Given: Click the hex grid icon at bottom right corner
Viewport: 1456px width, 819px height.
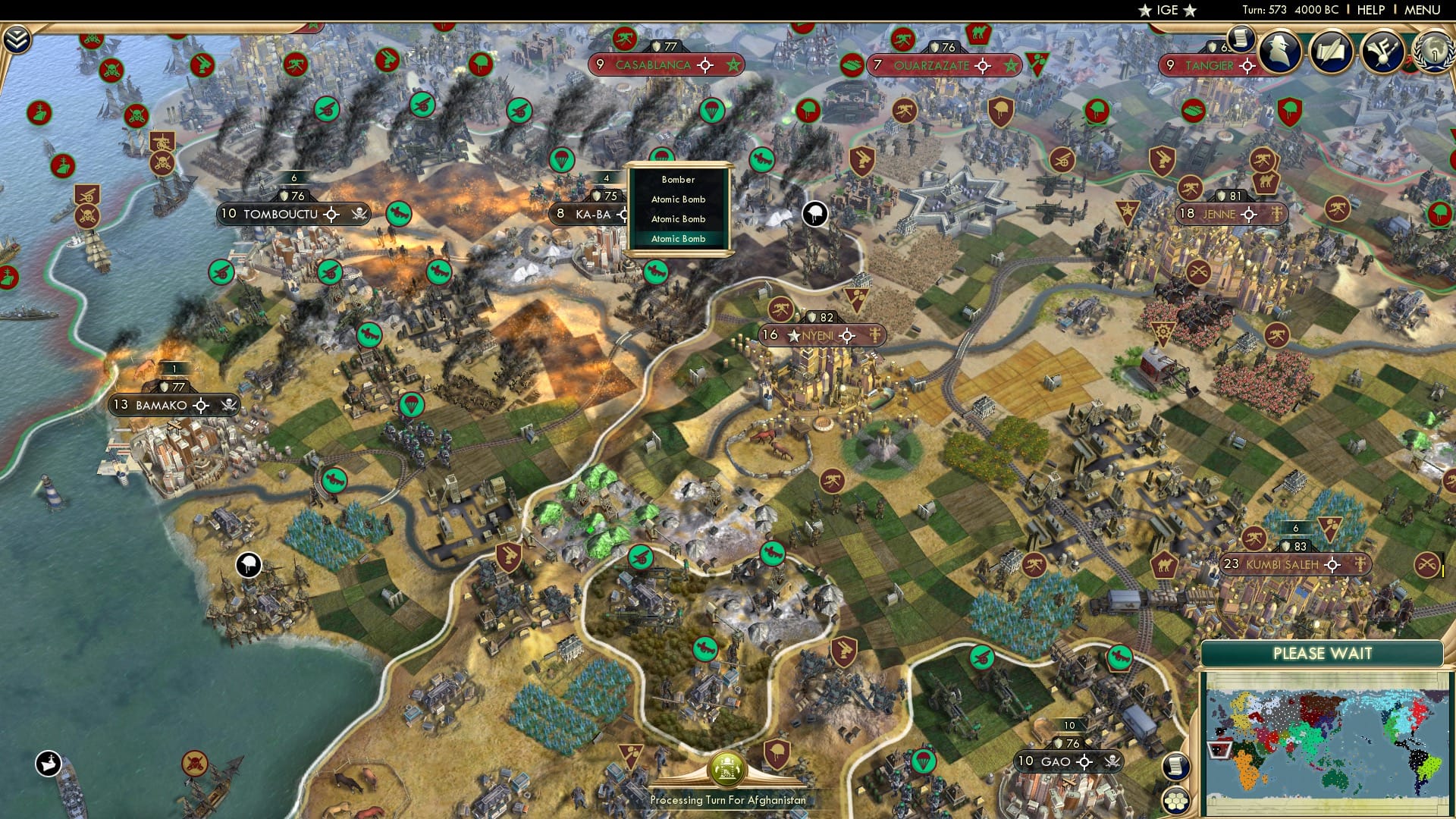Looking at the screenshot, I should pyautogui.click(x=1175, y=799).
